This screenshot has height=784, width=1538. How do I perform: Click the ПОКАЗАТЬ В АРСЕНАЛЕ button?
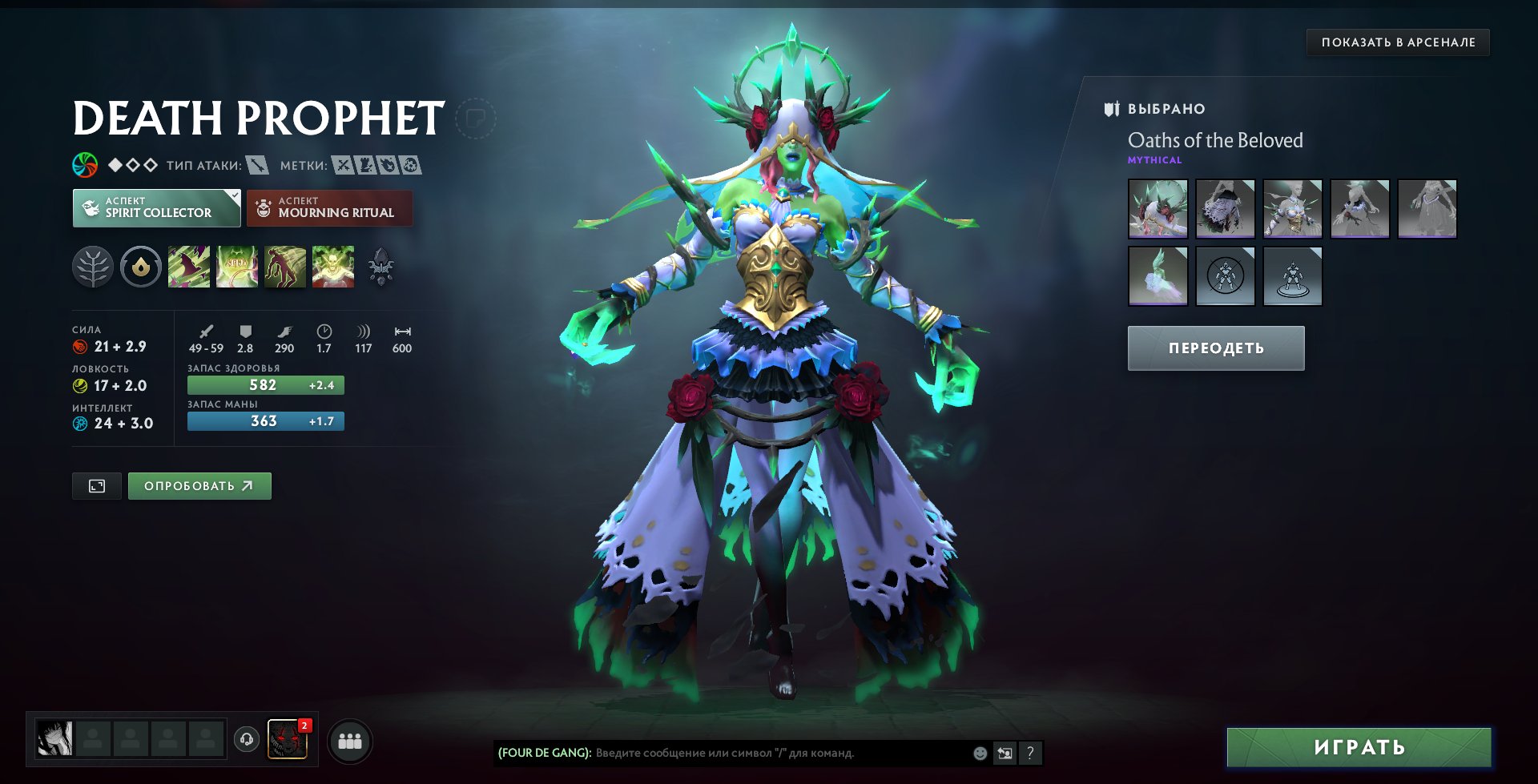1398,42
